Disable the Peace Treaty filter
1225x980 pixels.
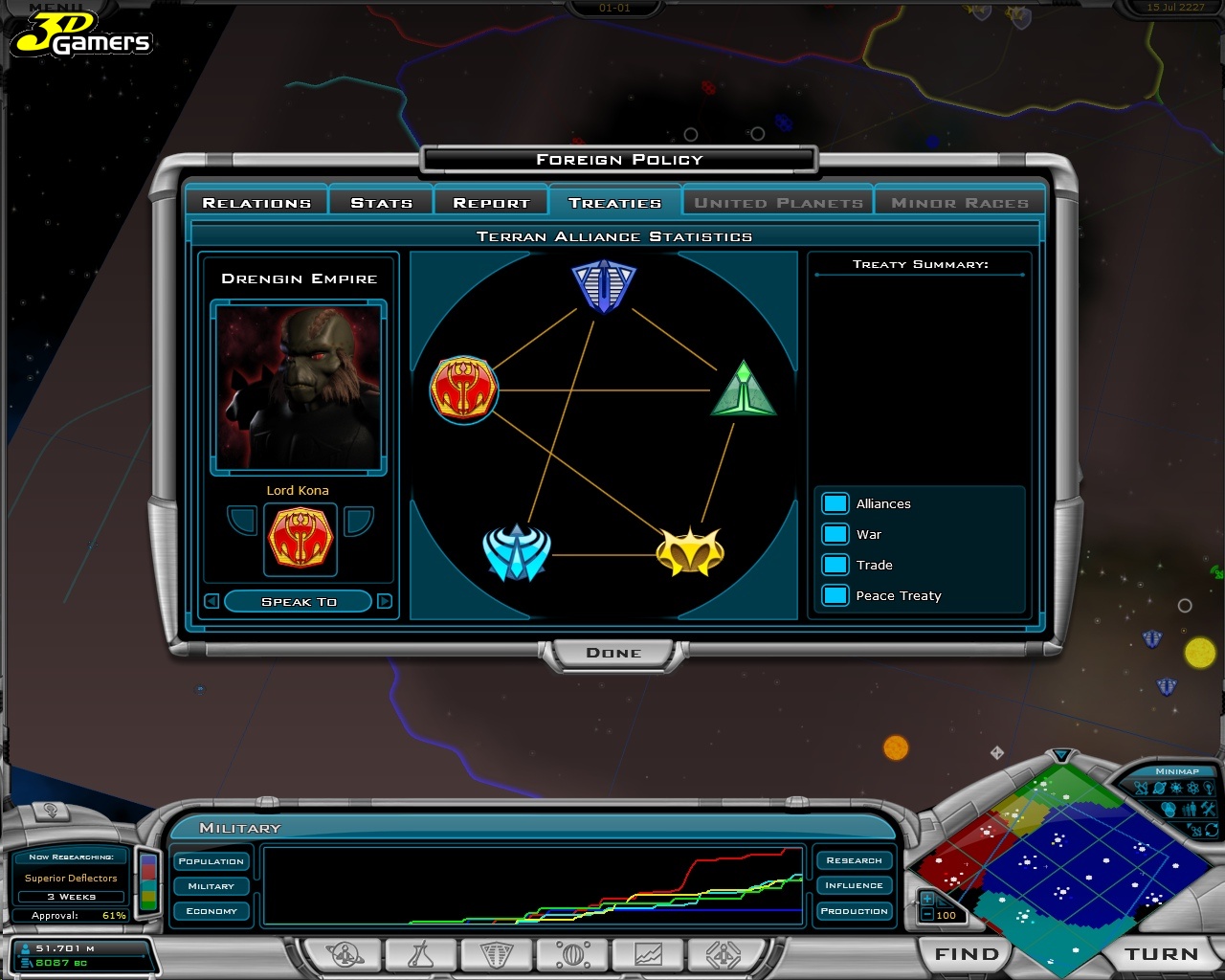pos(835,595)
